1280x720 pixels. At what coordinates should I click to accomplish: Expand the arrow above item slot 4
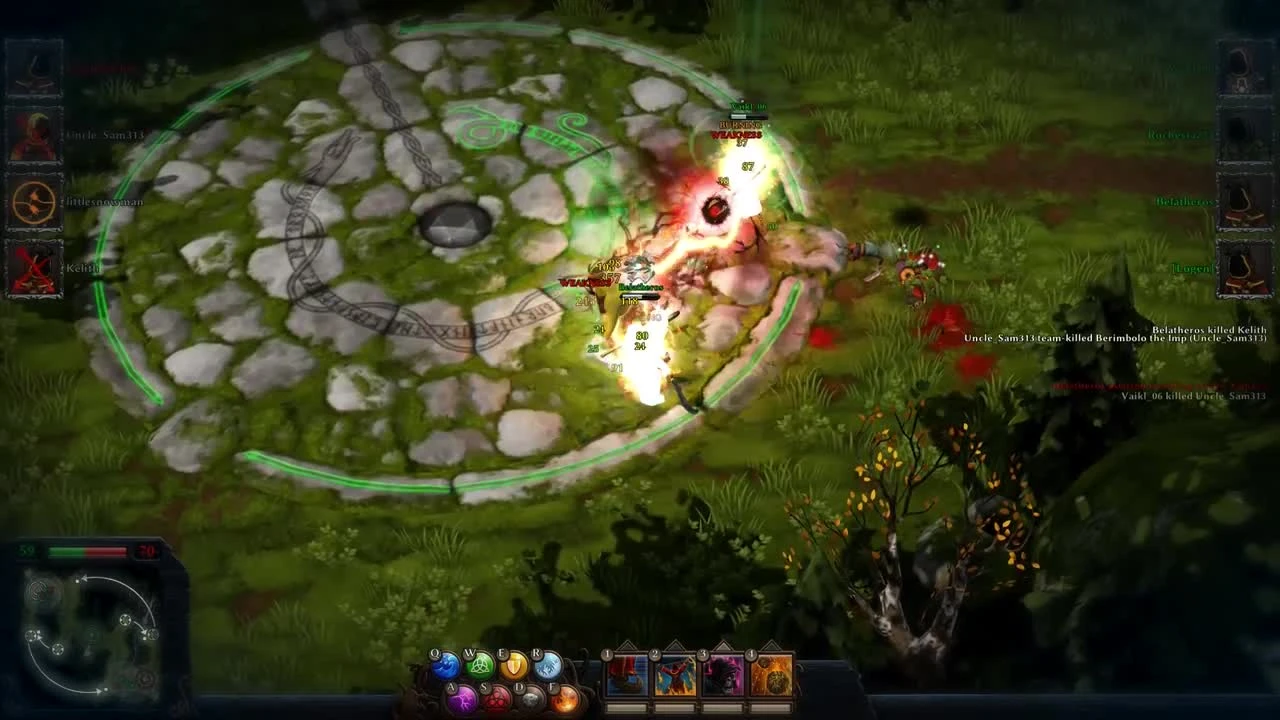click(772, 646)
